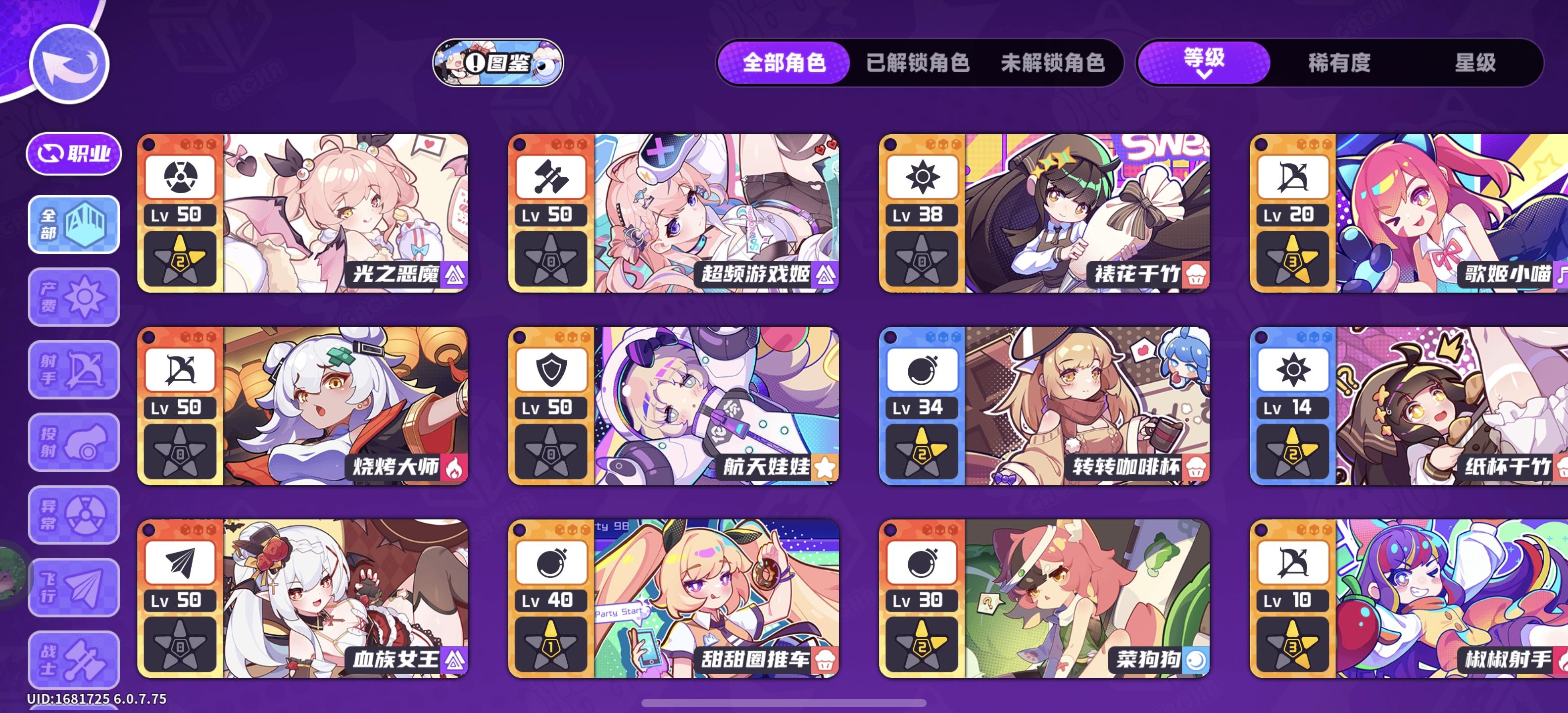Viewport: 1568px width, 713px height.
Task: Open the 产费 cost filter
Action: [x=73, y=298]
